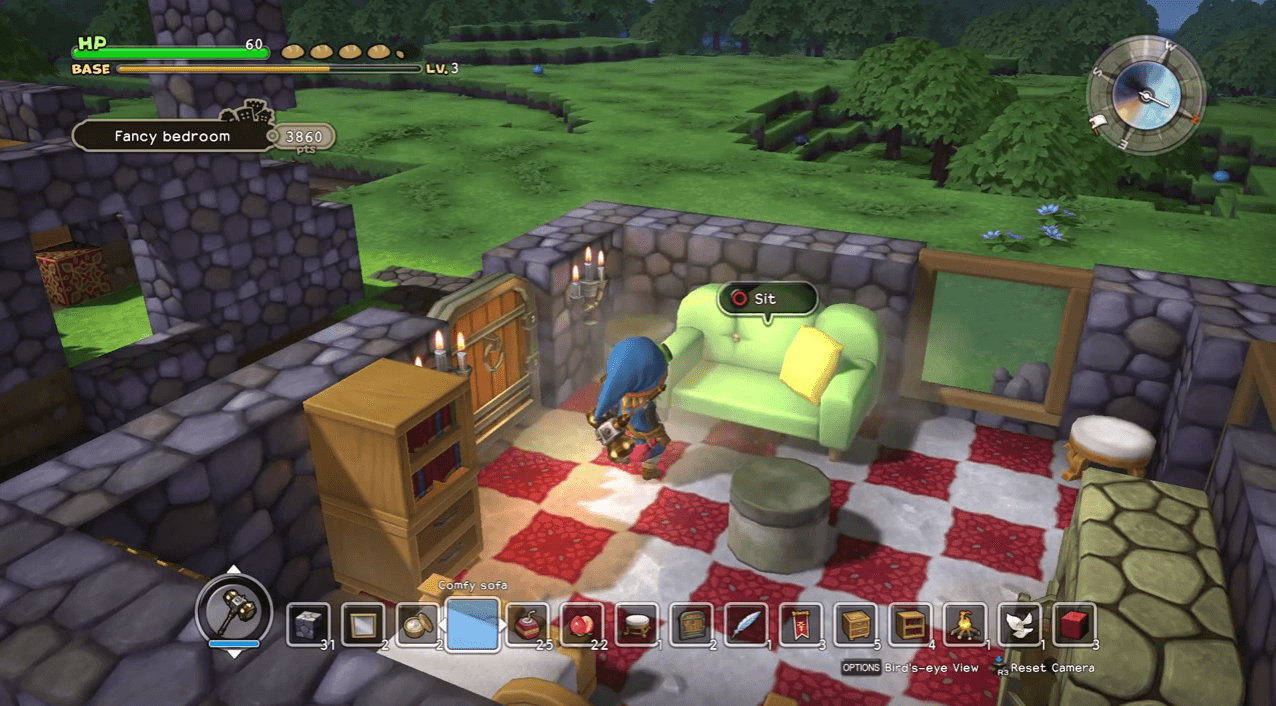Select the treasure chest hotbar slot
Viewport: 1276px width, 706px height.
point(691,625)
